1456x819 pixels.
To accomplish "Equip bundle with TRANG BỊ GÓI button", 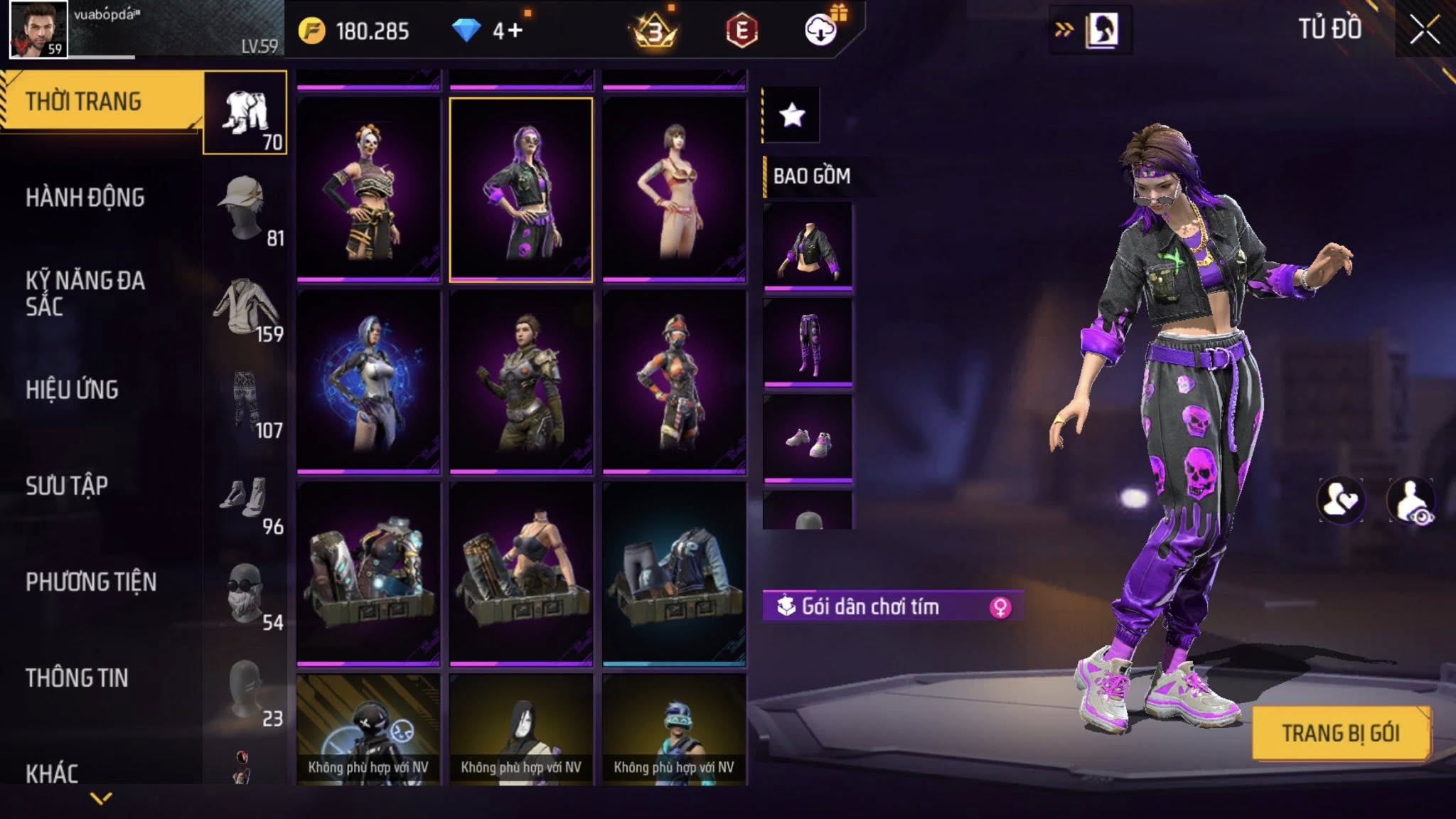I will tap(1341, 733).
